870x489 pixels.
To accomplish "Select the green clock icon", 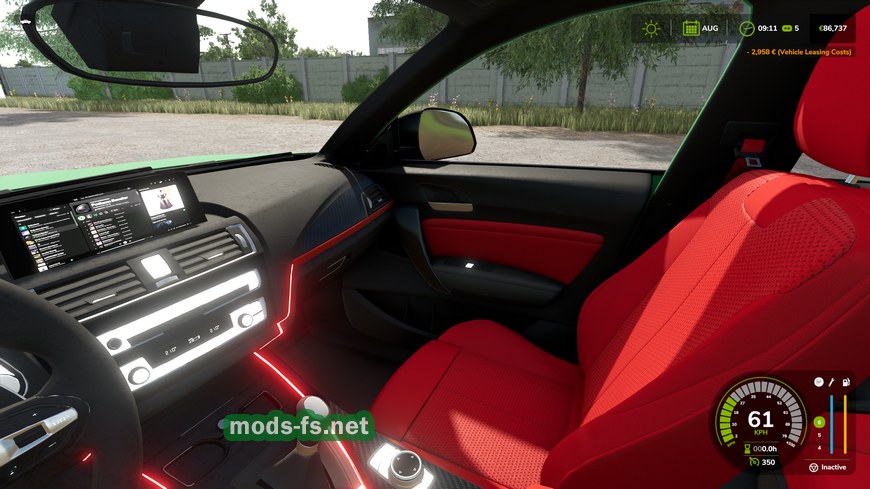I will coord(746,28).
